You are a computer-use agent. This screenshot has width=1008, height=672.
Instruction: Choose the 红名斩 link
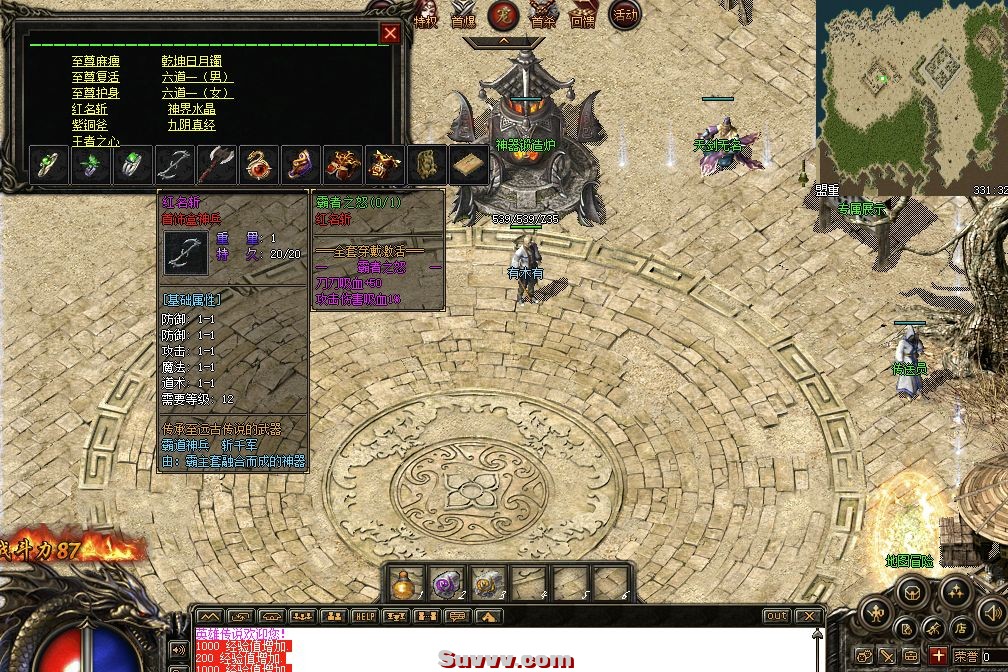click(x=89, y=109)
